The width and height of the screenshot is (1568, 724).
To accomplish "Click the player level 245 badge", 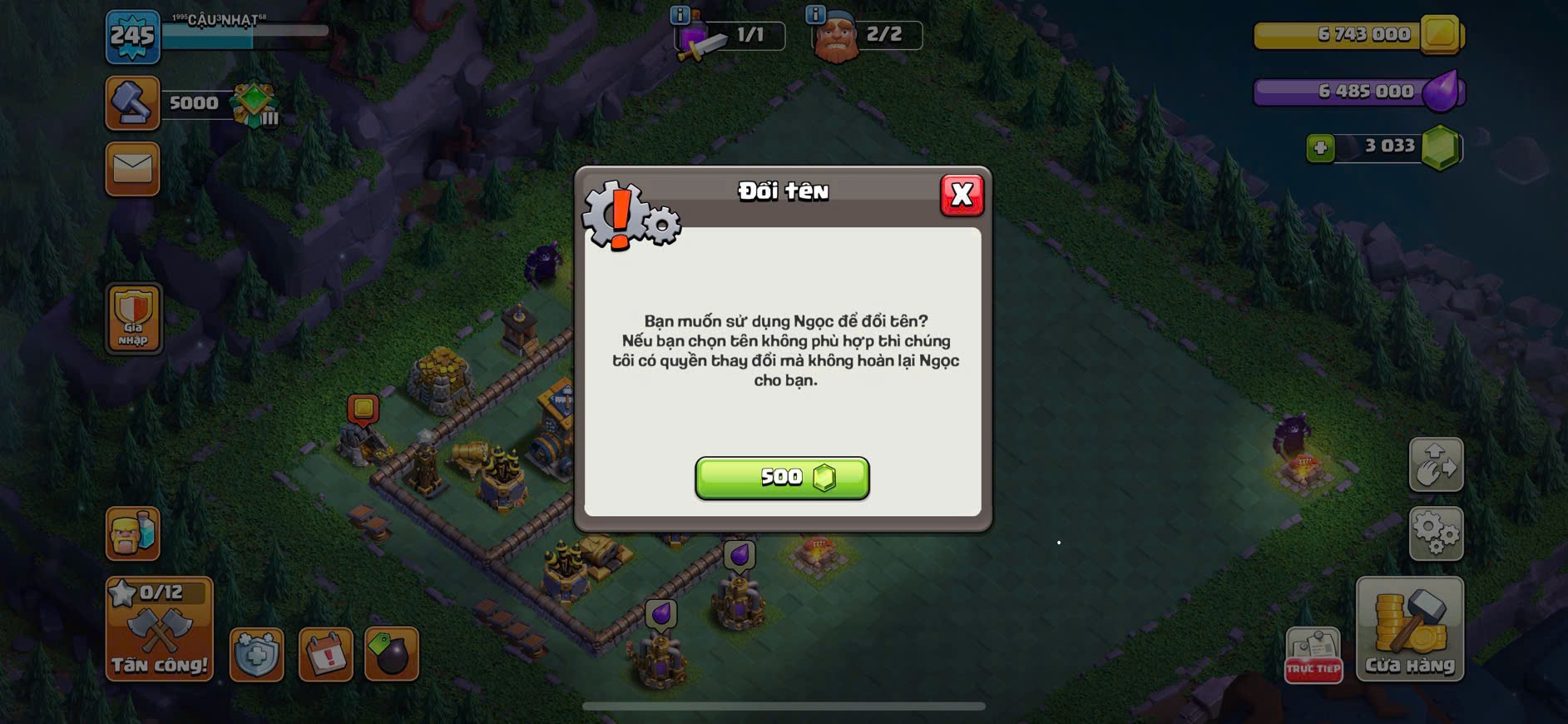I will click(133, 37).
